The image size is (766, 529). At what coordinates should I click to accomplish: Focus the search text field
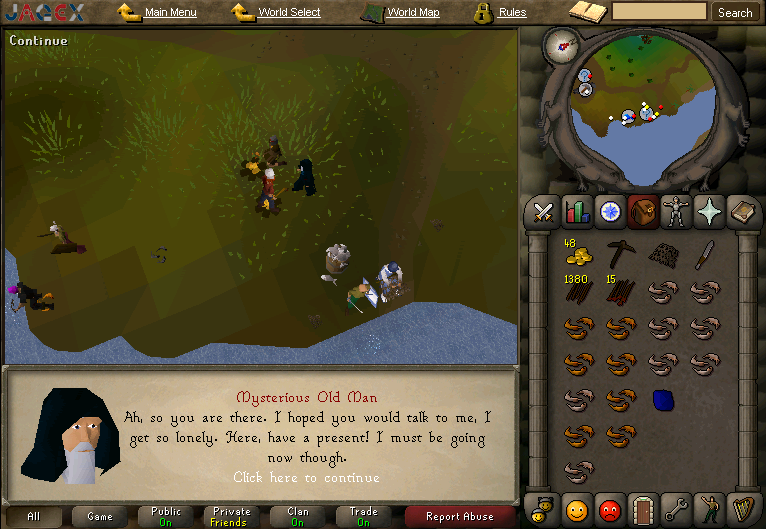(x=659, y=12)
